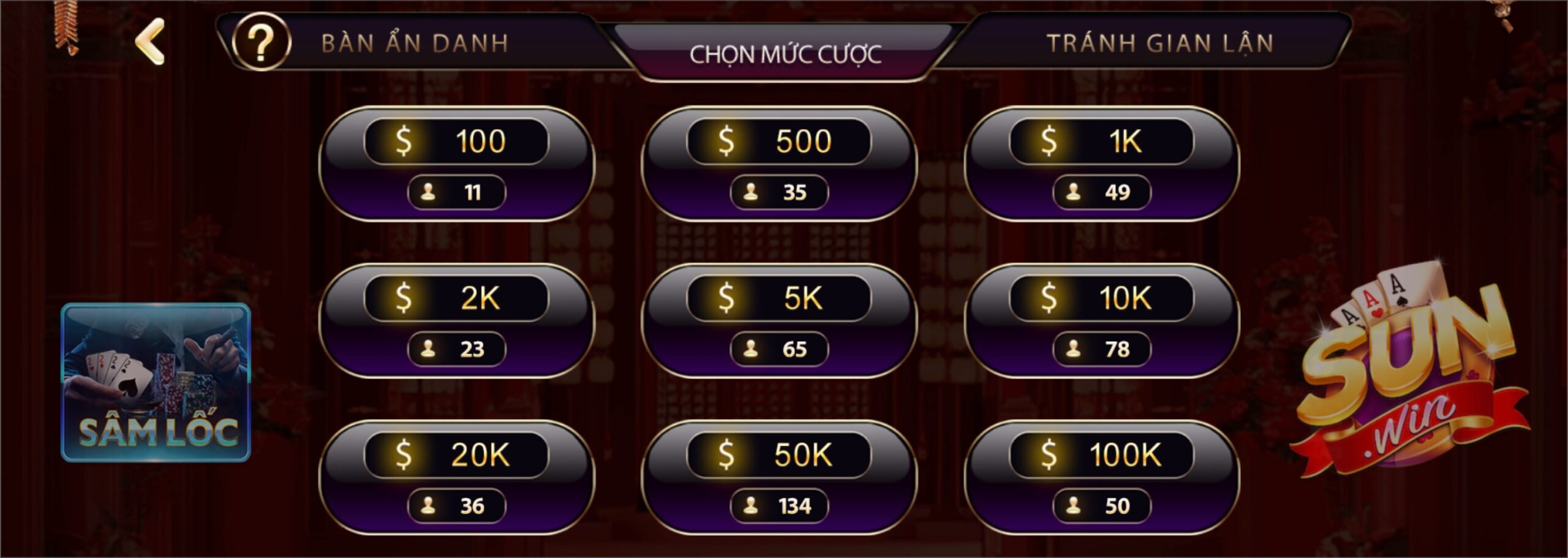The height and width of the screenshot is (558, 1568).
Task: Choose the 5K bet level
Action: (x=778, y=320)
